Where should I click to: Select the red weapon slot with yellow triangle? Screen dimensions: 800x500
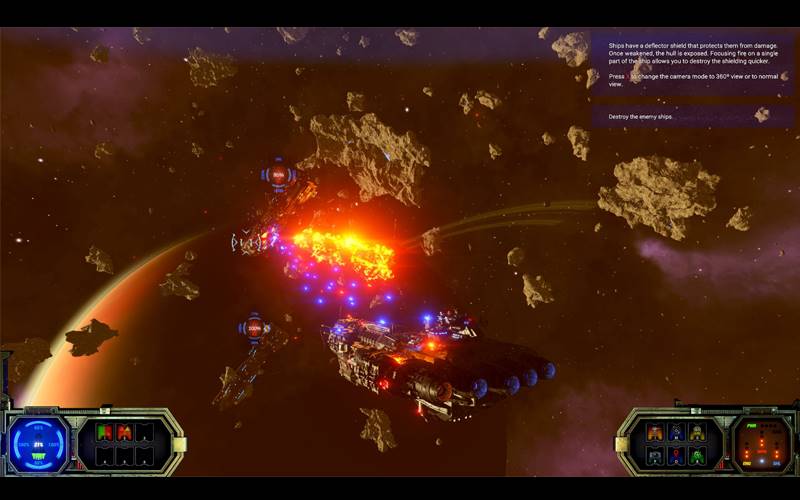[124, 432]
